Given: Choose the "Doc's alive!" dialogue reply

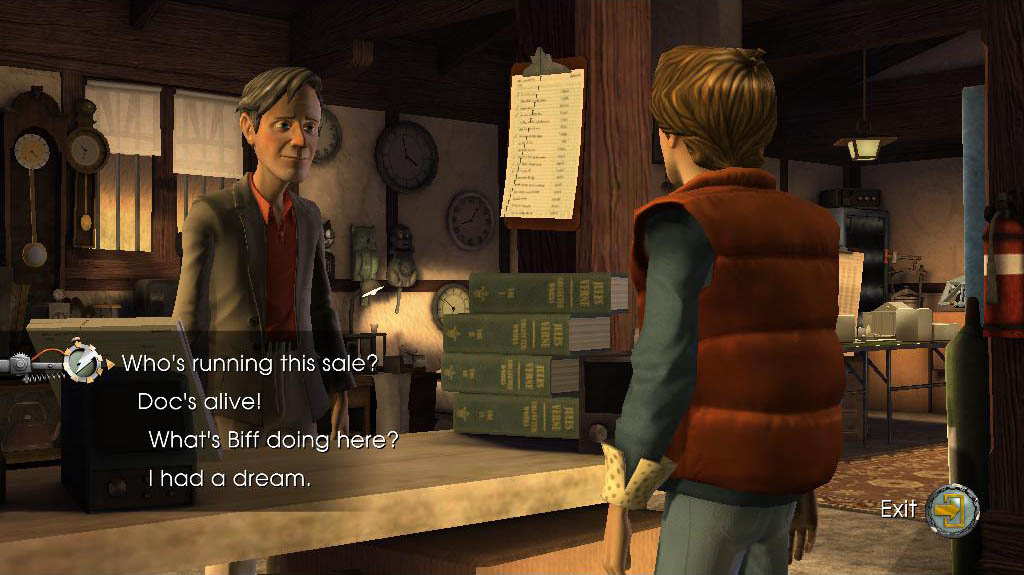Looking at the screenshot, I should pyautogui.click(x=199, y=402).
